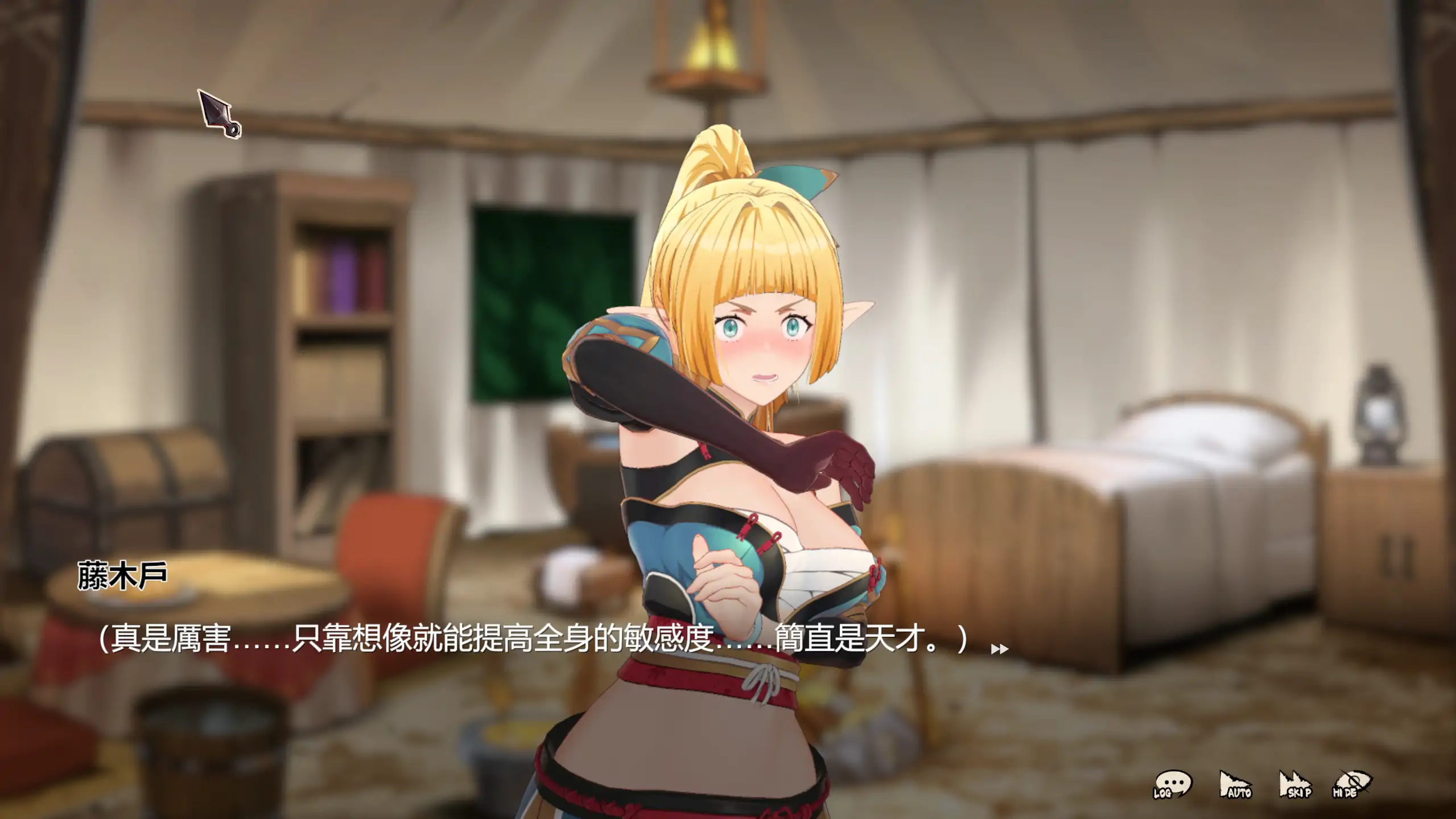The height and width of the screenshot is (819, 1456).
Task: Click the dialogue text to continue story
Action: tap(512, 635)
